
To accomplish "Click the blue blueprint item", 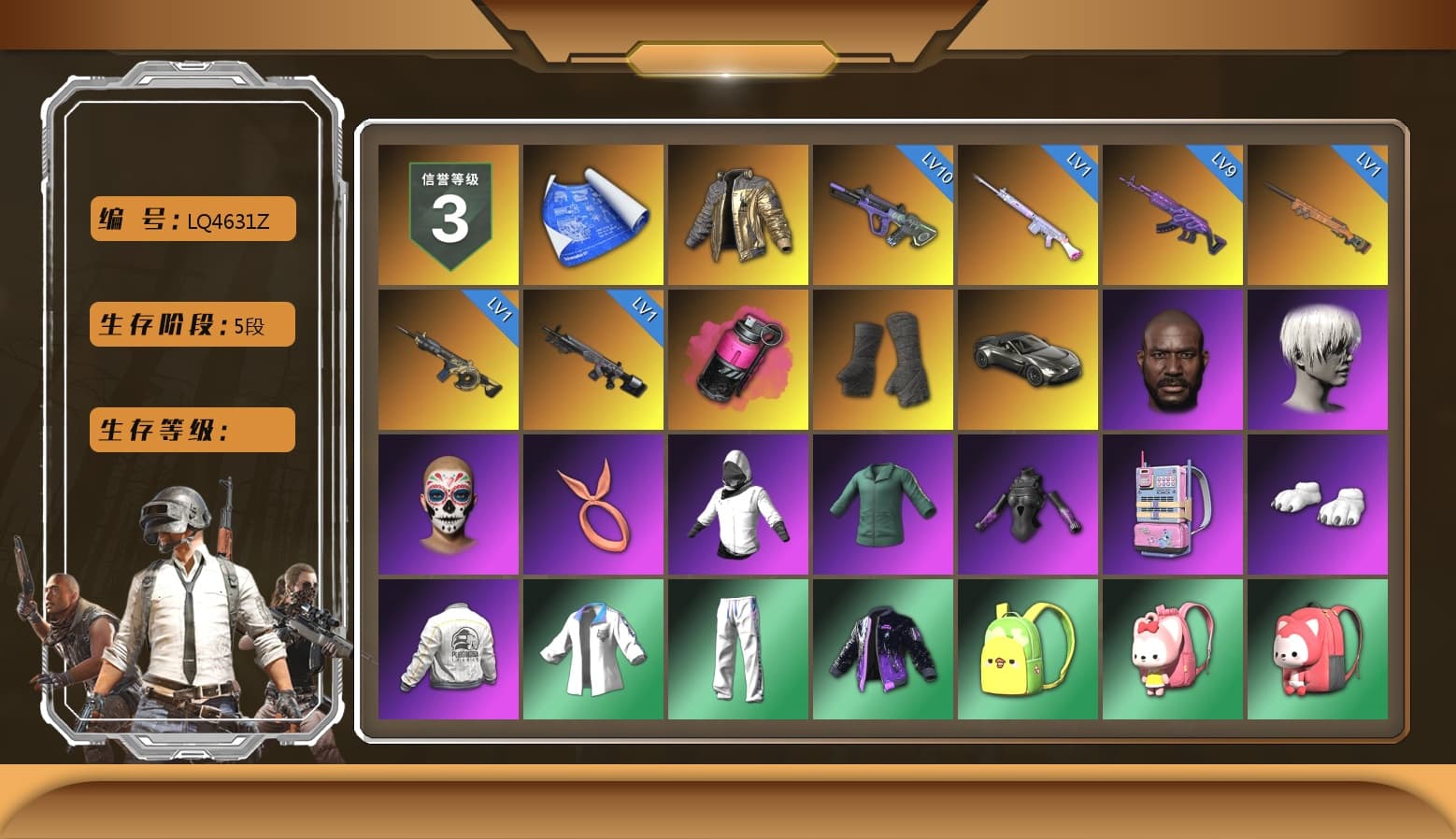I will coord(592,214).
